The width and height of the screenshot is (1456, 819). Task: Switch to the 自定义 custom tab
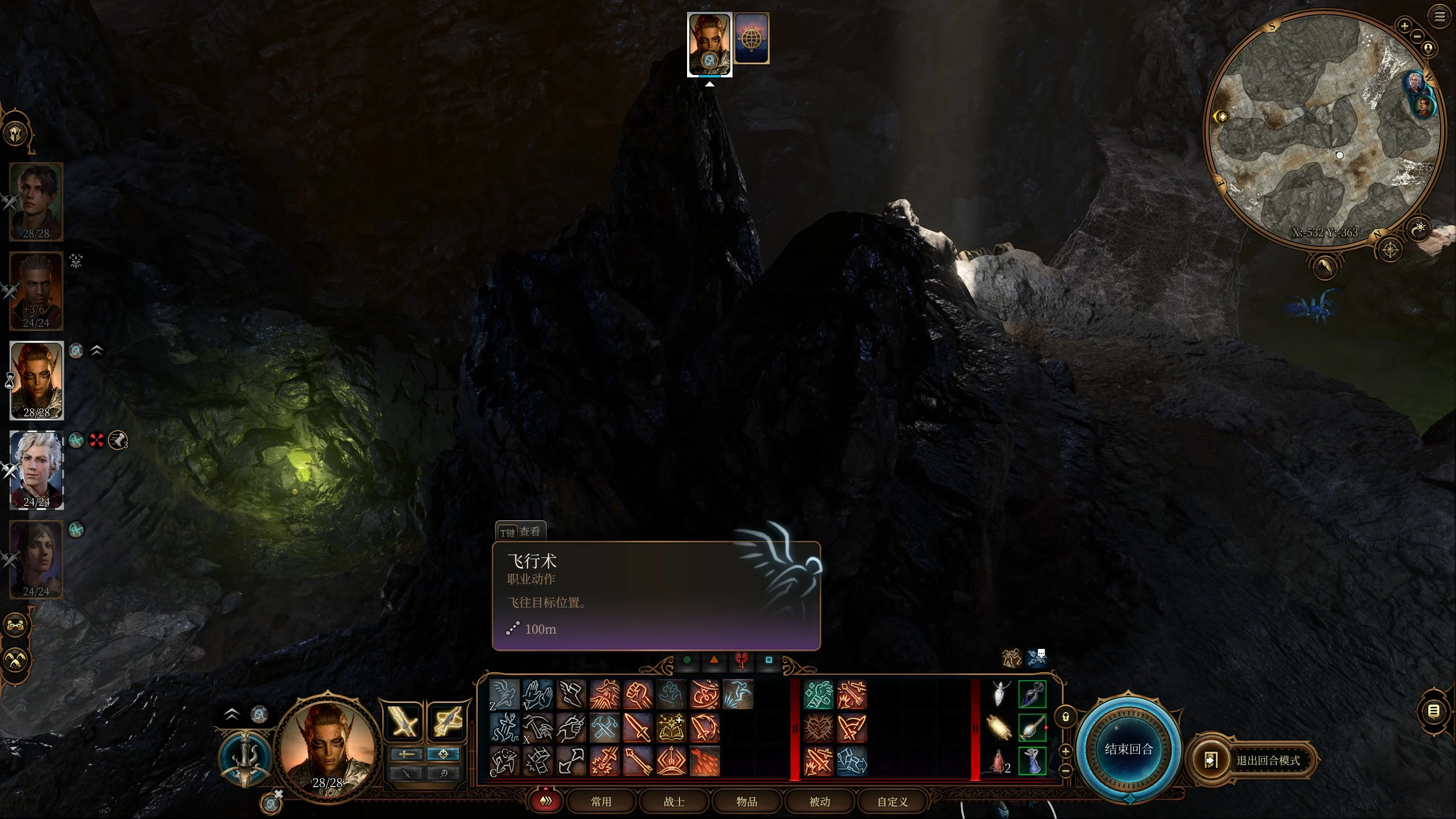coord(892,801)
